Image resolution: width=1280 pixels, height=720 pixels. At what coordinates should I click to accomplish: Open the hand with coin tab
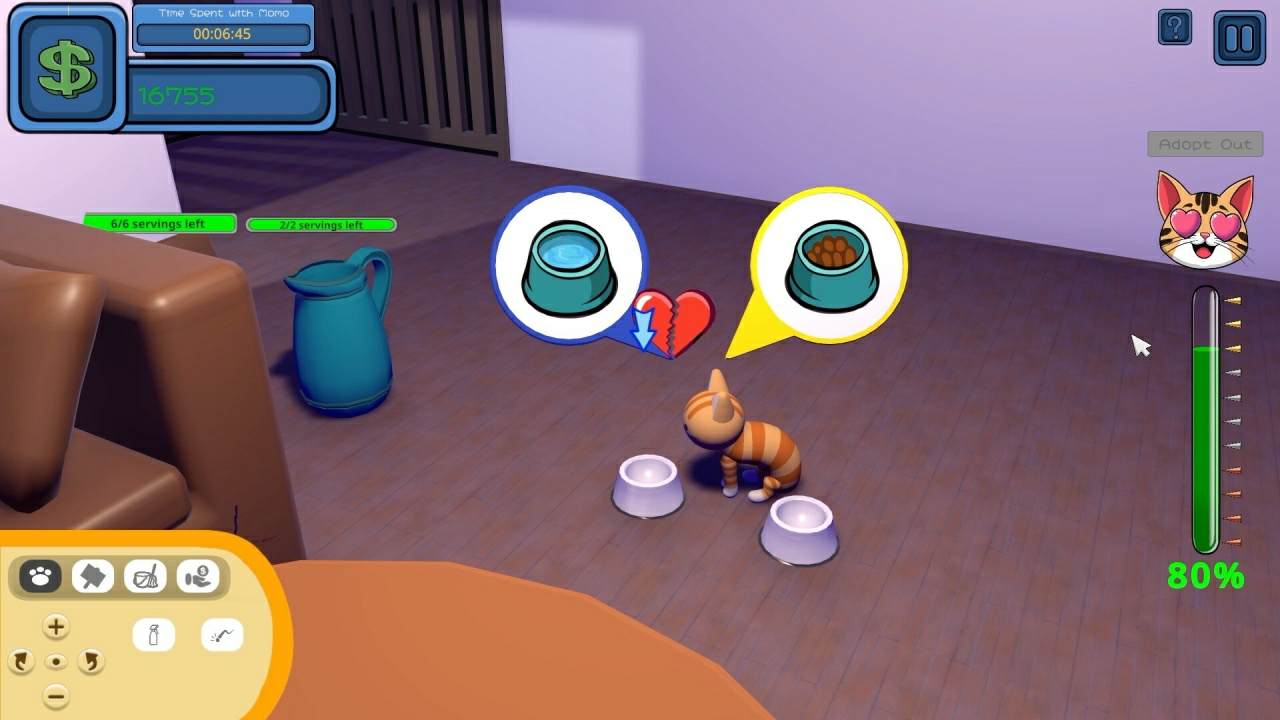[198, 576]
